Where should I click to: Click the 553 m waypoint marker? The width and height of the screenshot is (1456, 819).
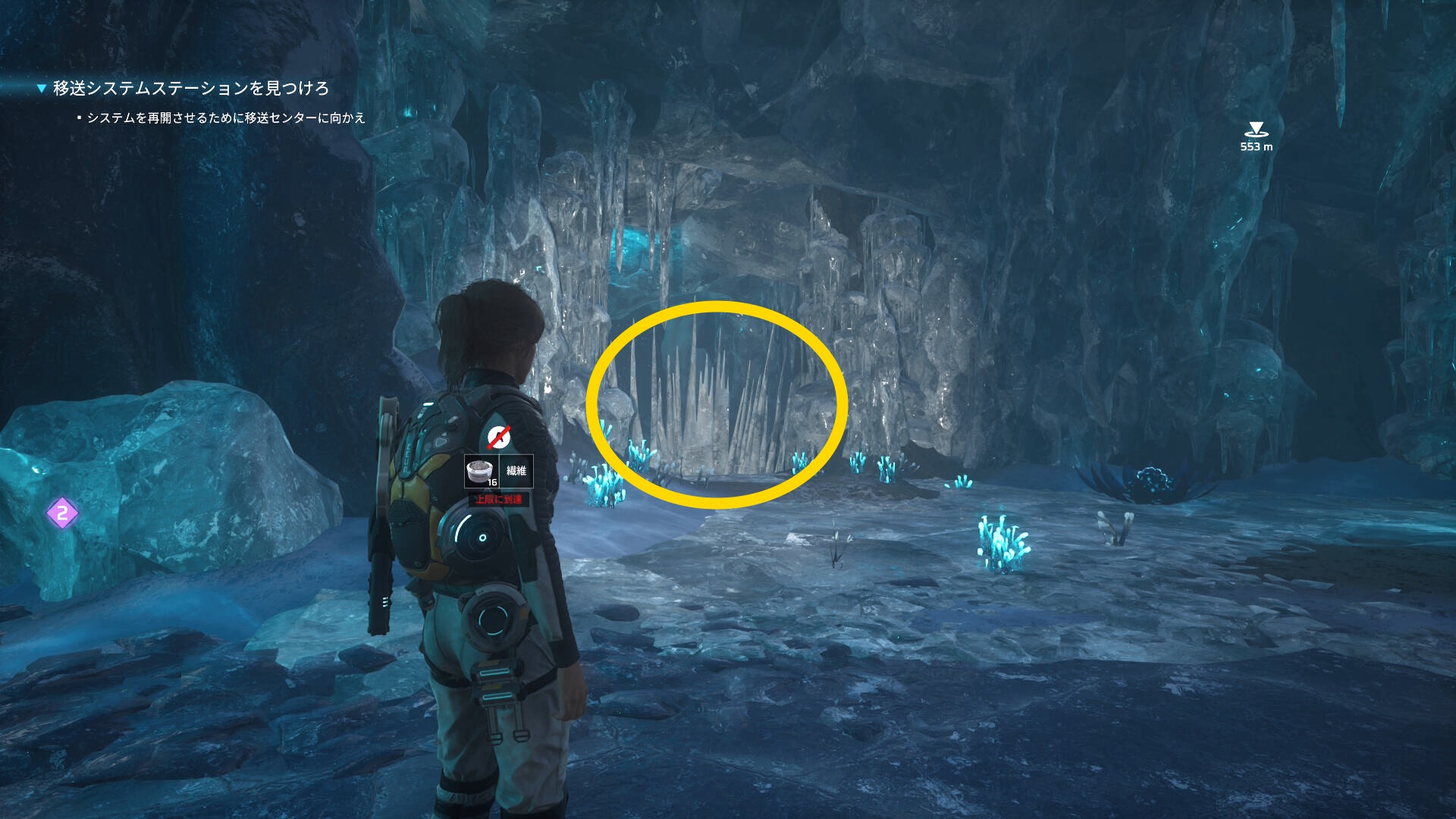point(1256,130)
